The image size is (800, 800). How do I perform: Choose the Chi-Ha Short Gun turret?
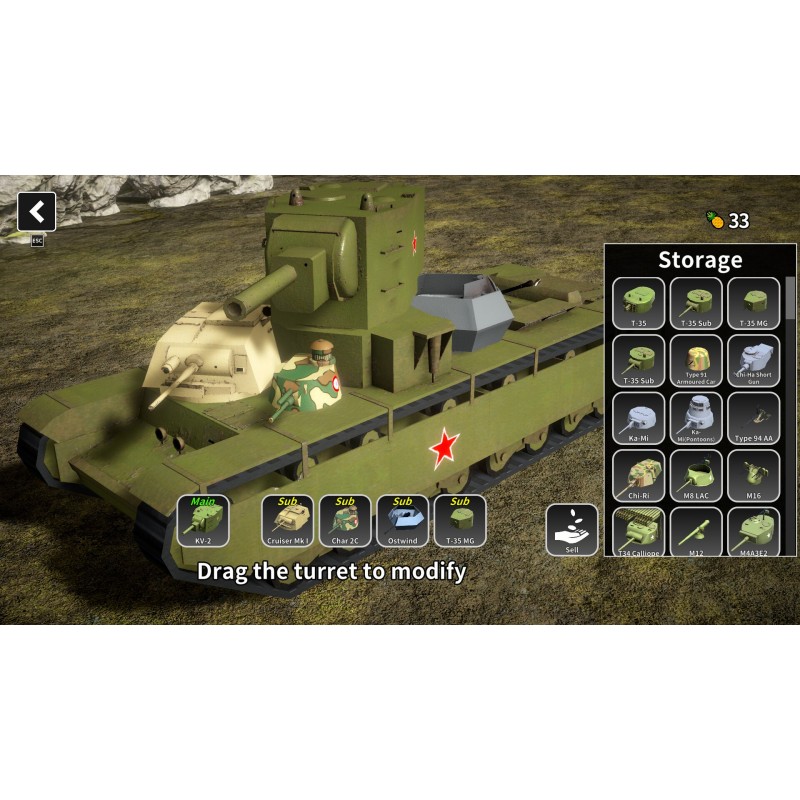point(754,361)
